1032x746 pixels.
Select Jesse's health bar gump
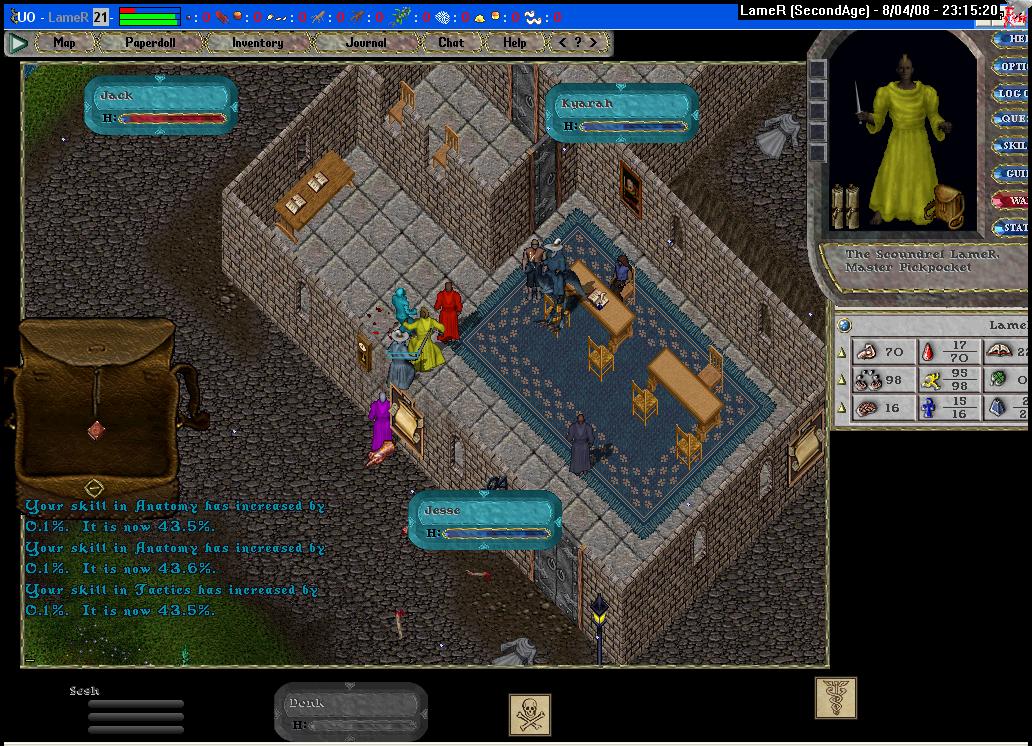point(485,521)
